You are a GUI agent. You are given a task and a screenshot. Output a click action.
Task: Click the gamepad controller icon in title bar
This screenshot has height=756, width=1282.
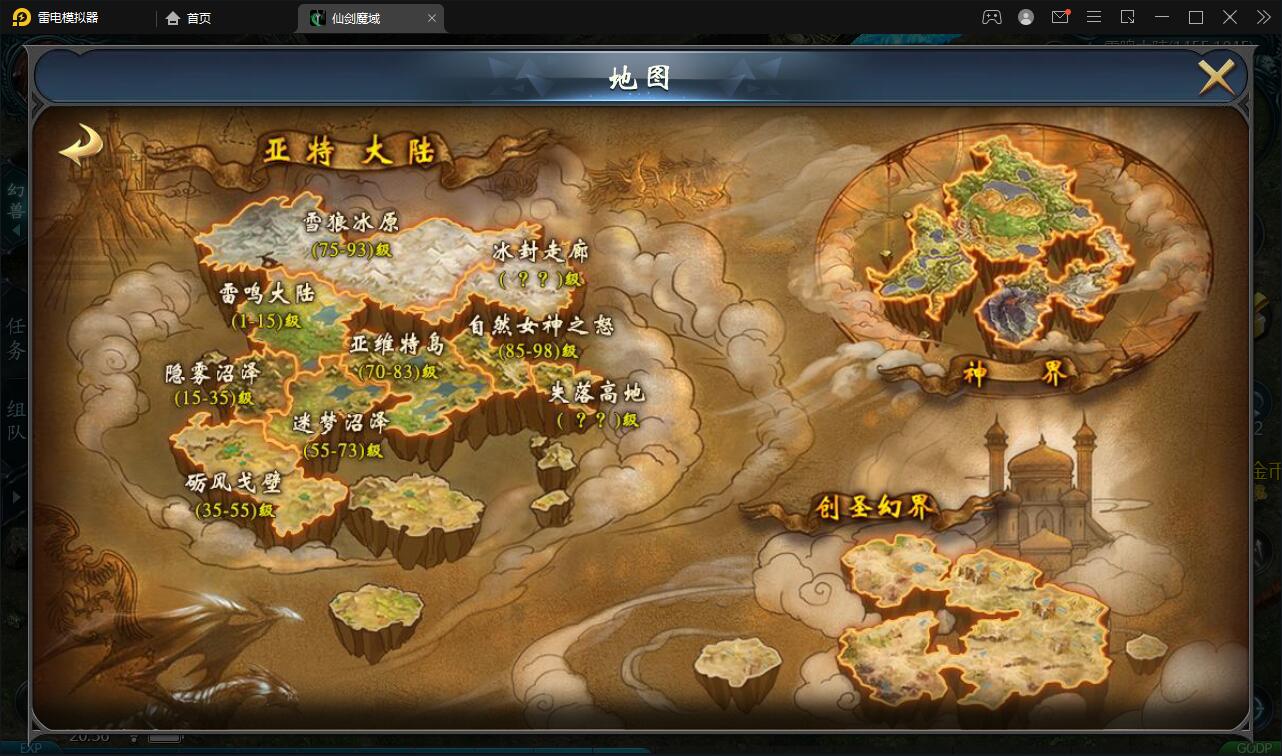[991, 17]
